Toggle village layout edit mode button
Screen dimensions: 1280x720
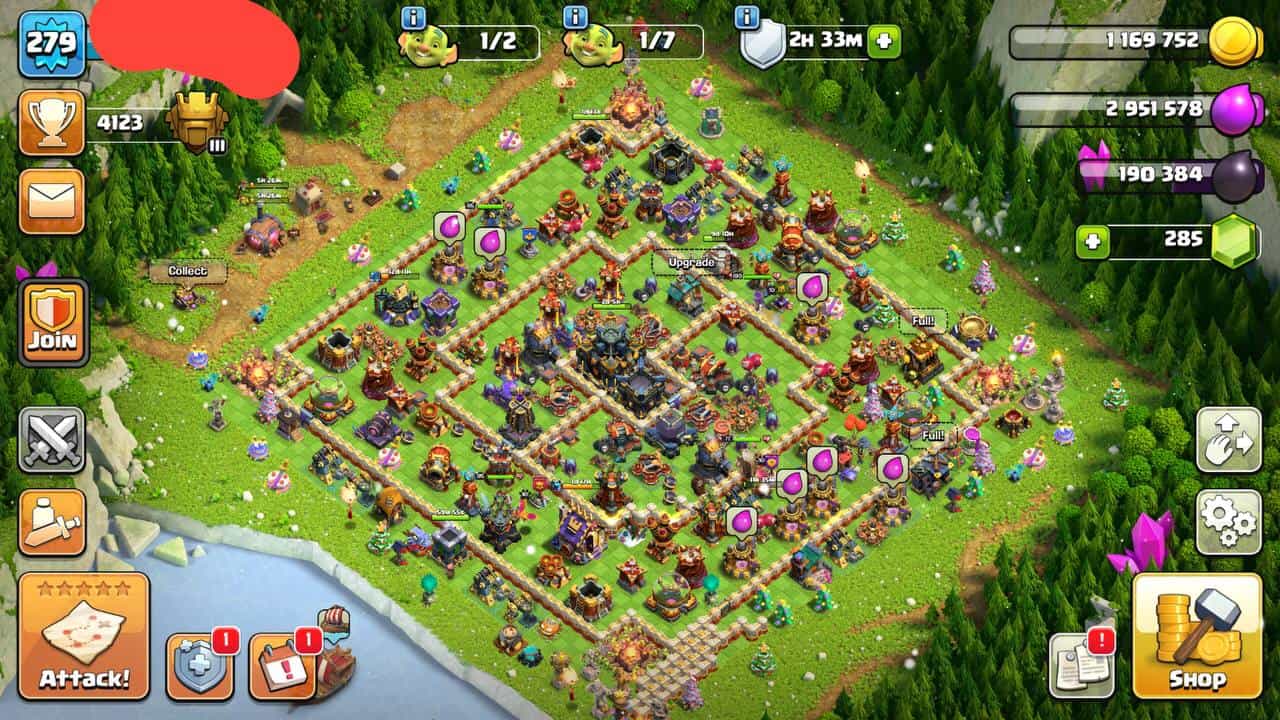coord(1228,439)
